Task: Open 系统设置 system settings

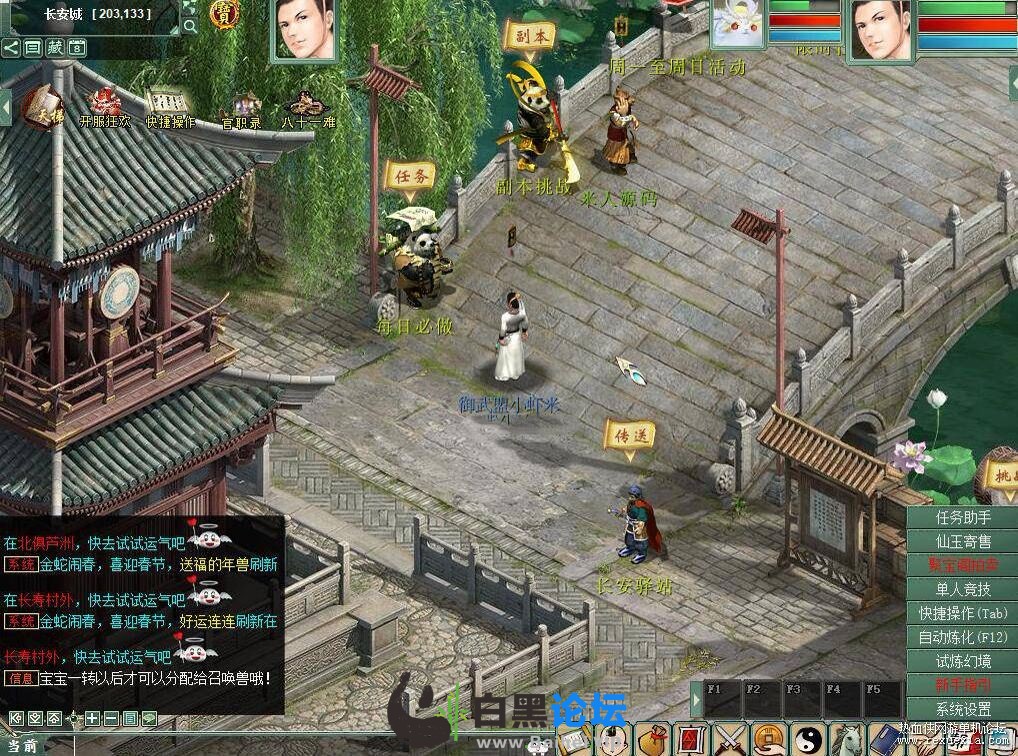Action: point(963,709)
